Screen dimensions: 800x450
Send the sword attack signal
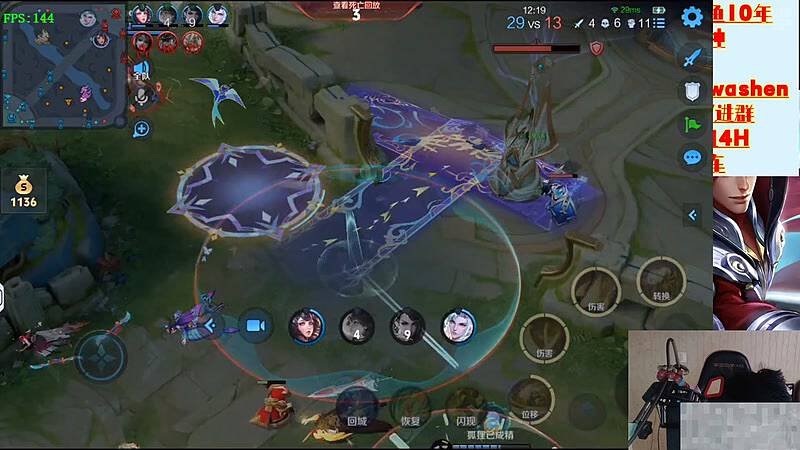(692, 57)
